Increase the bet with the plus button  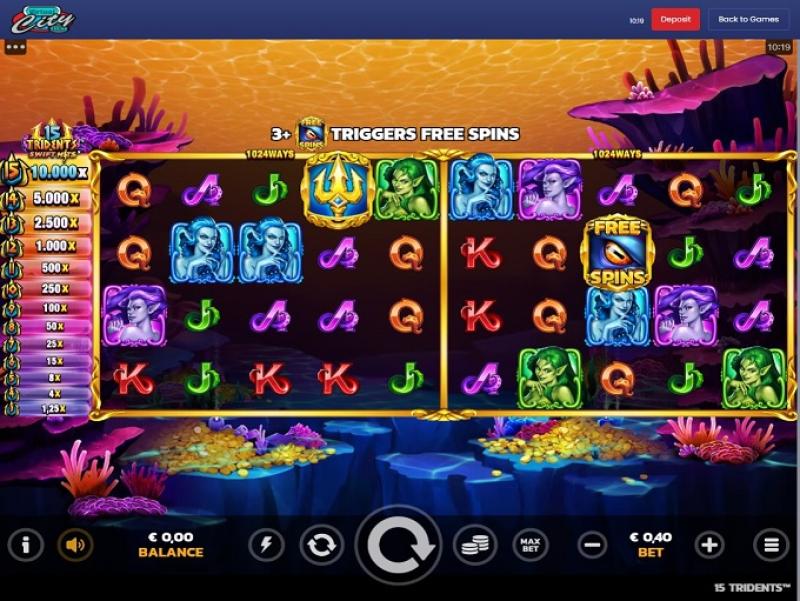click(709, 545)
